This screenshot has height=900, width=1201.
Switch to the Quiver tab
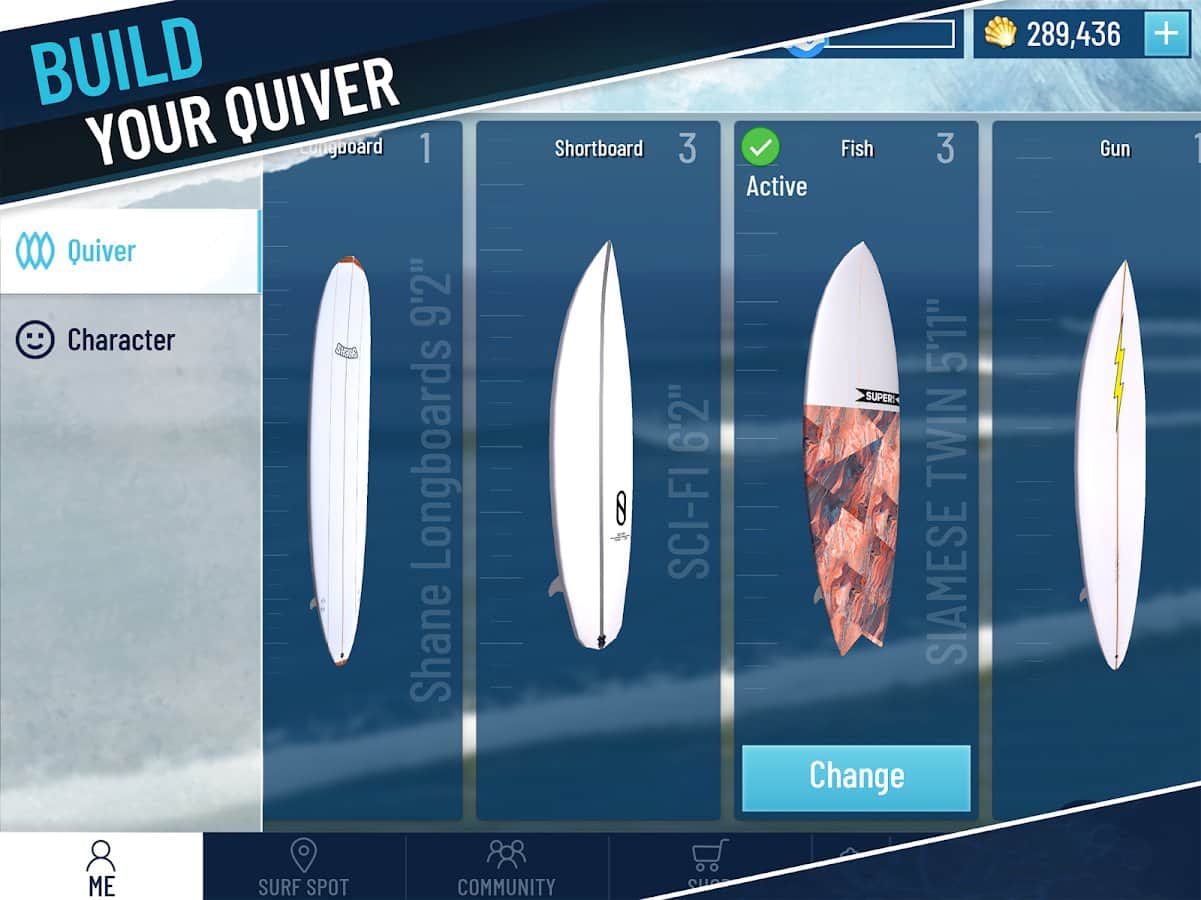(128, 251)
